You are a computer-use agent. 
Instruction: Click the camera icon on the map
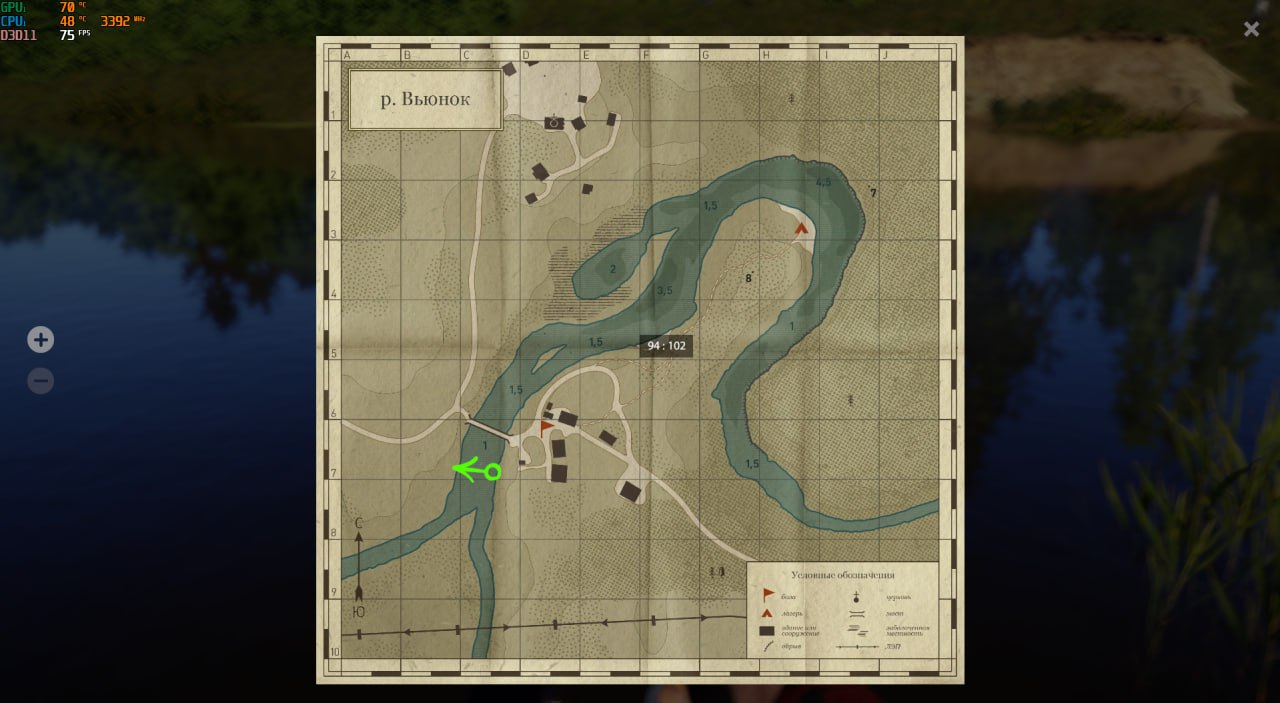tap(553, 122)
